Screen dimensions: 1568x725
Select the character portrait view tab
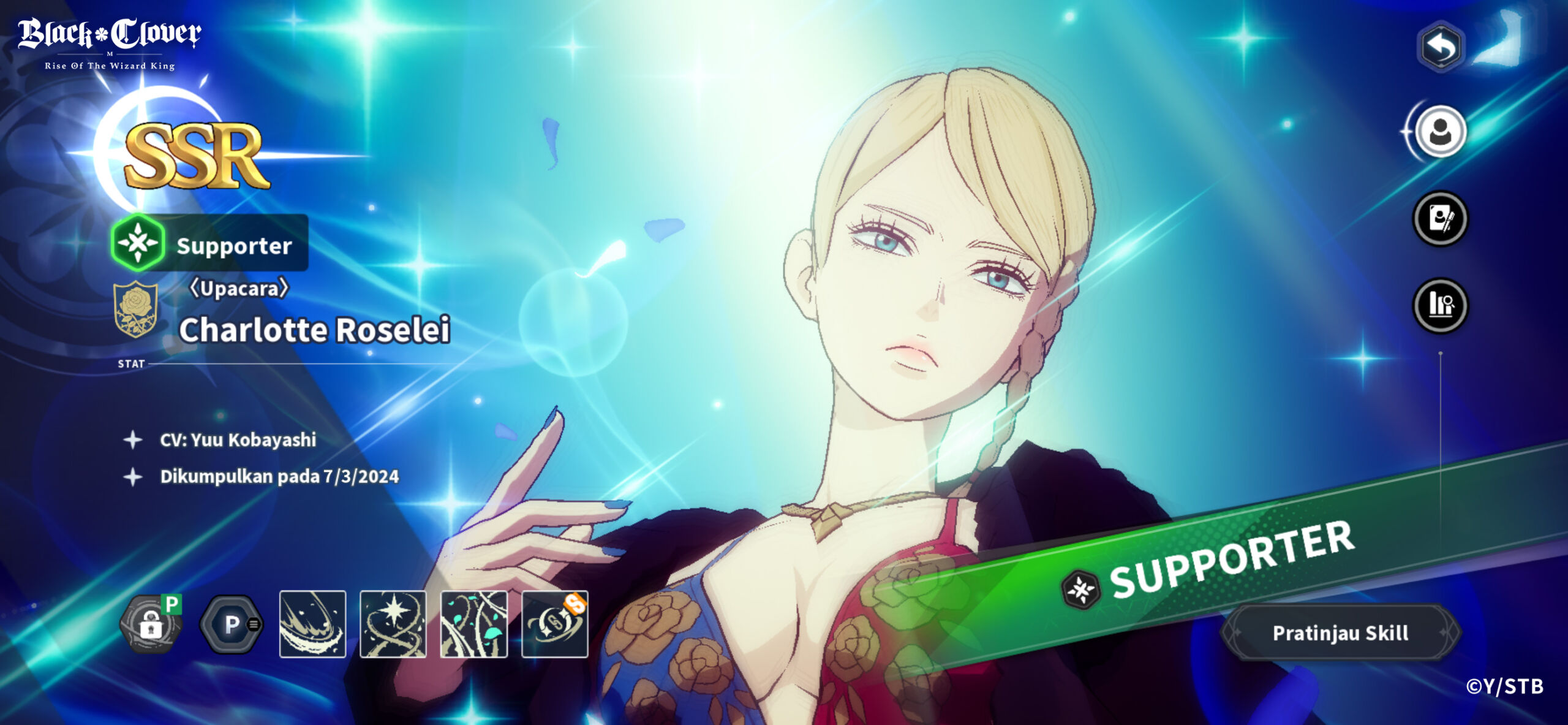click(1440, 132)
